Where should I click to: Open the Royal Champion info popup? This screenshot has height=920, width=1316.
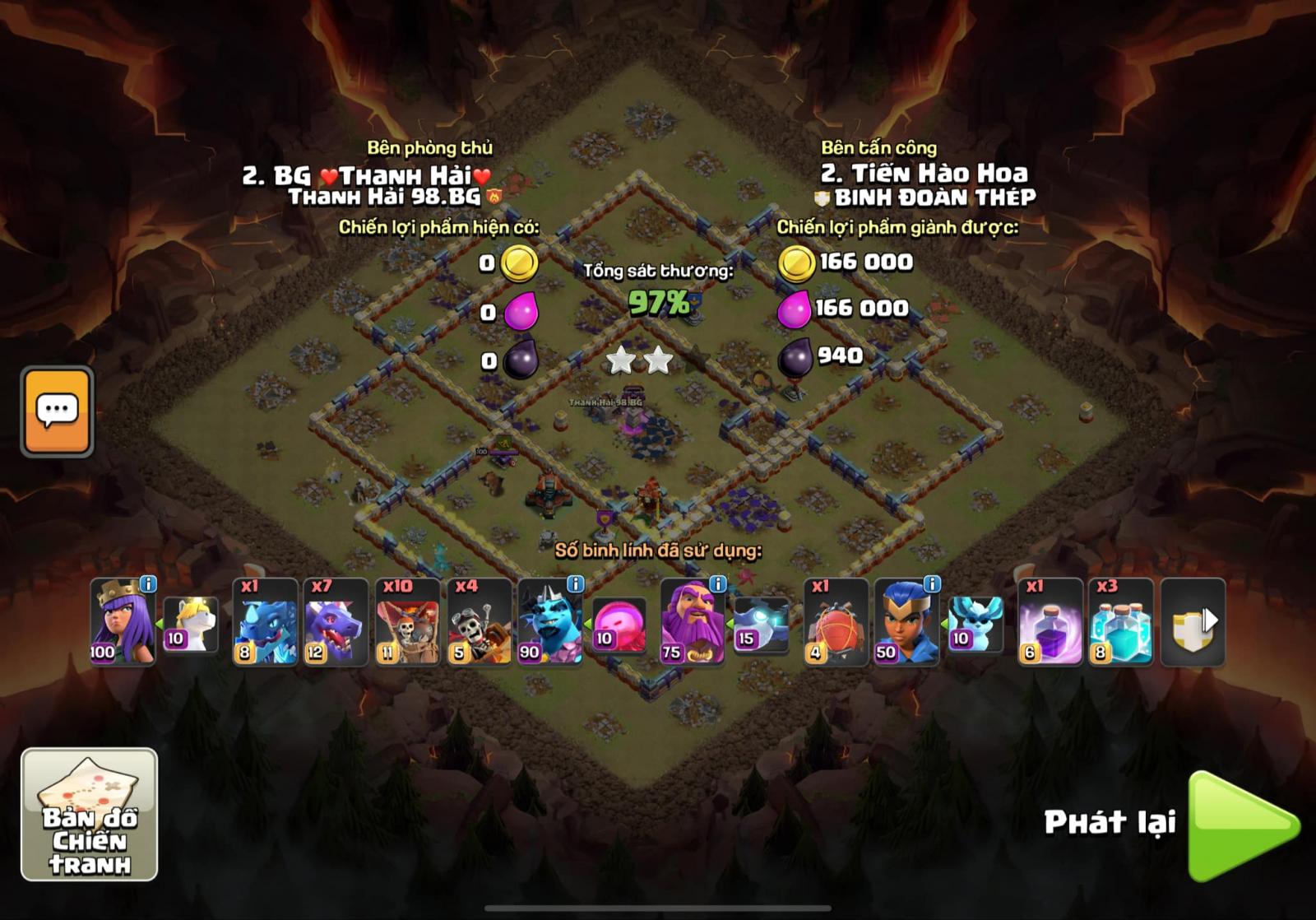pos(934,587)
